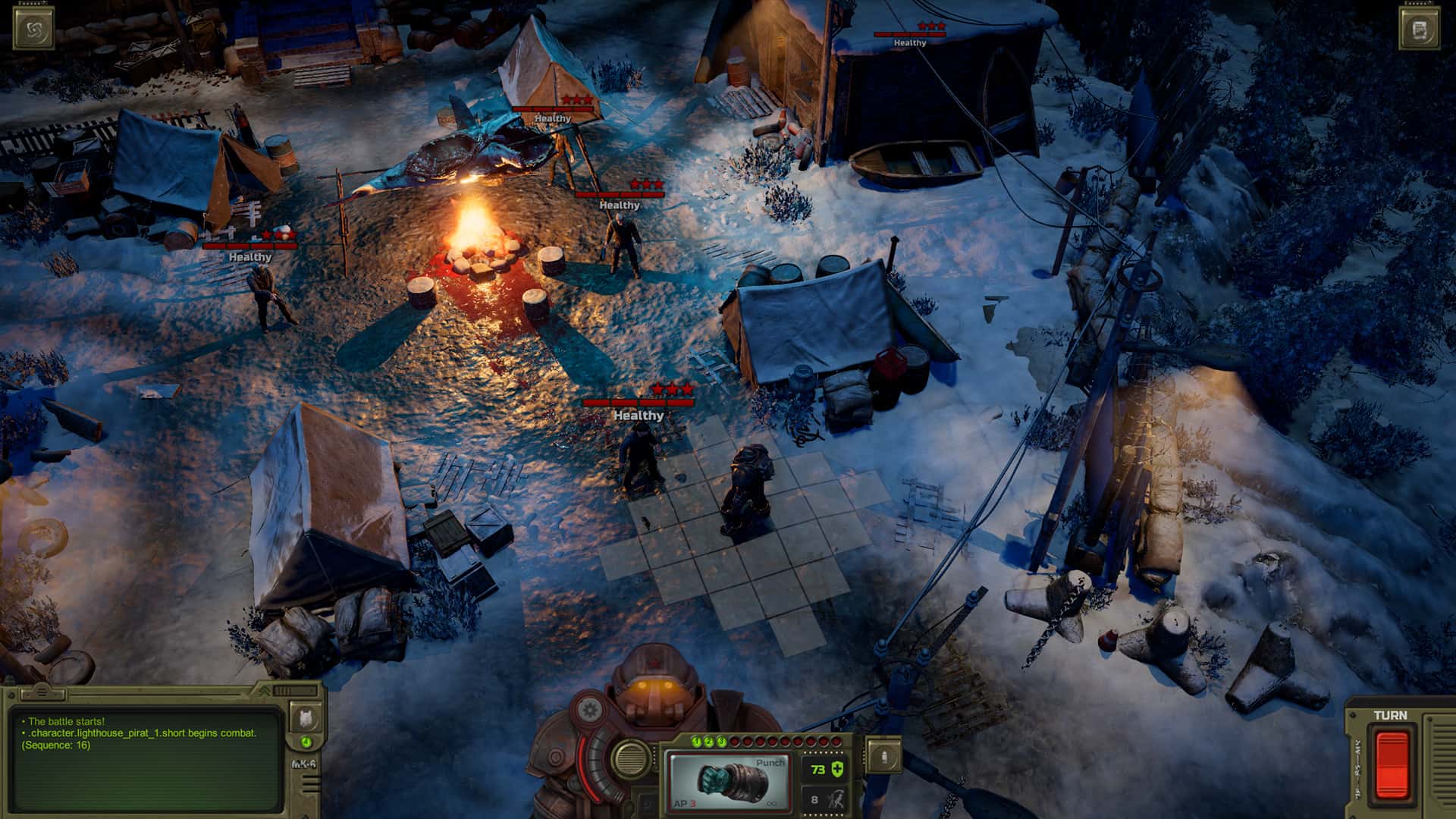Open the hamburger menu icon atop the log panel
This screenshot has height=819, width=1456.
click(42, 692)
